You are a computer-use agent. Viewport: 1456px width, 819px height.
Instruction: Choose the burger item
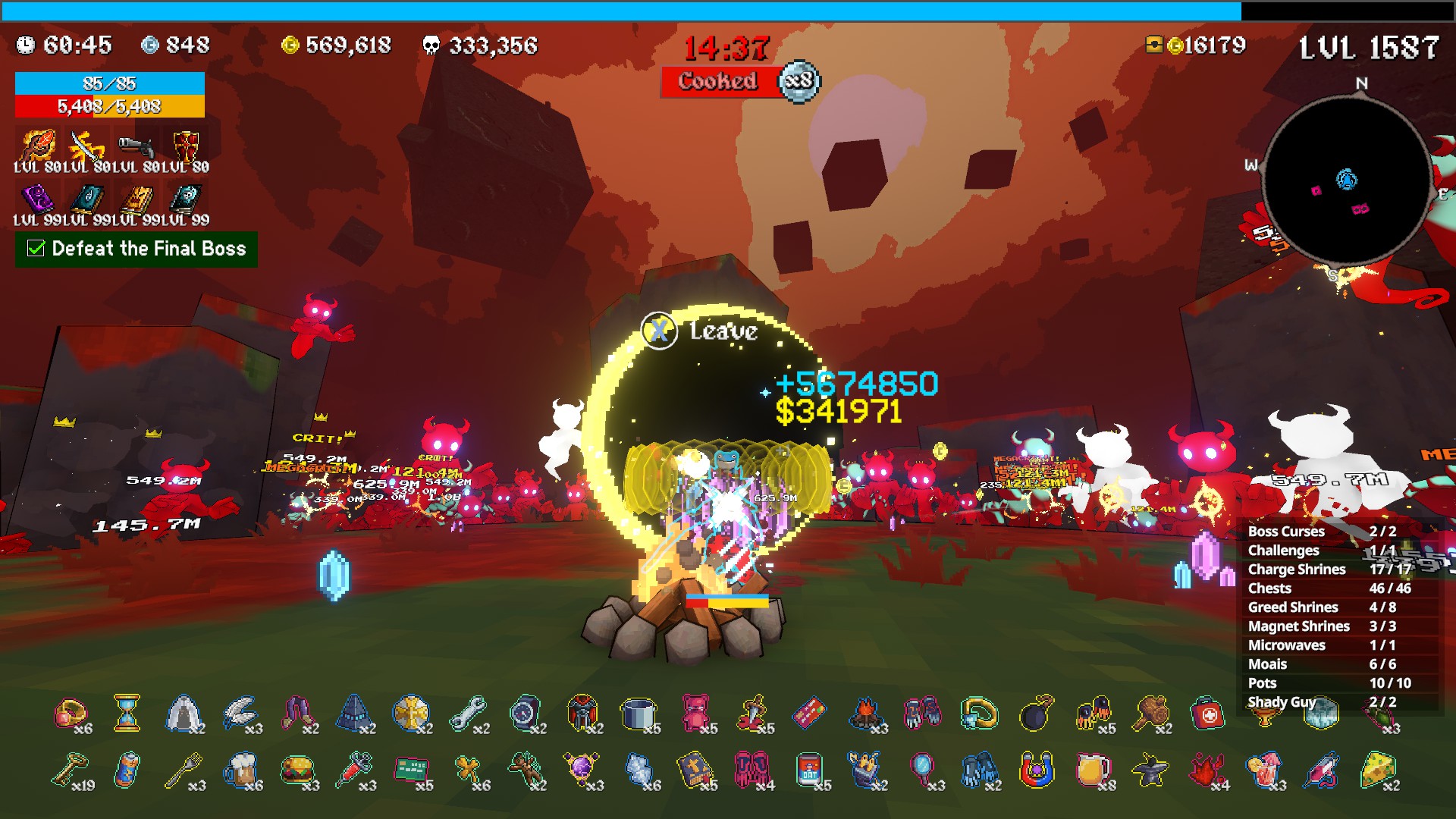click(x=297, y=770)
